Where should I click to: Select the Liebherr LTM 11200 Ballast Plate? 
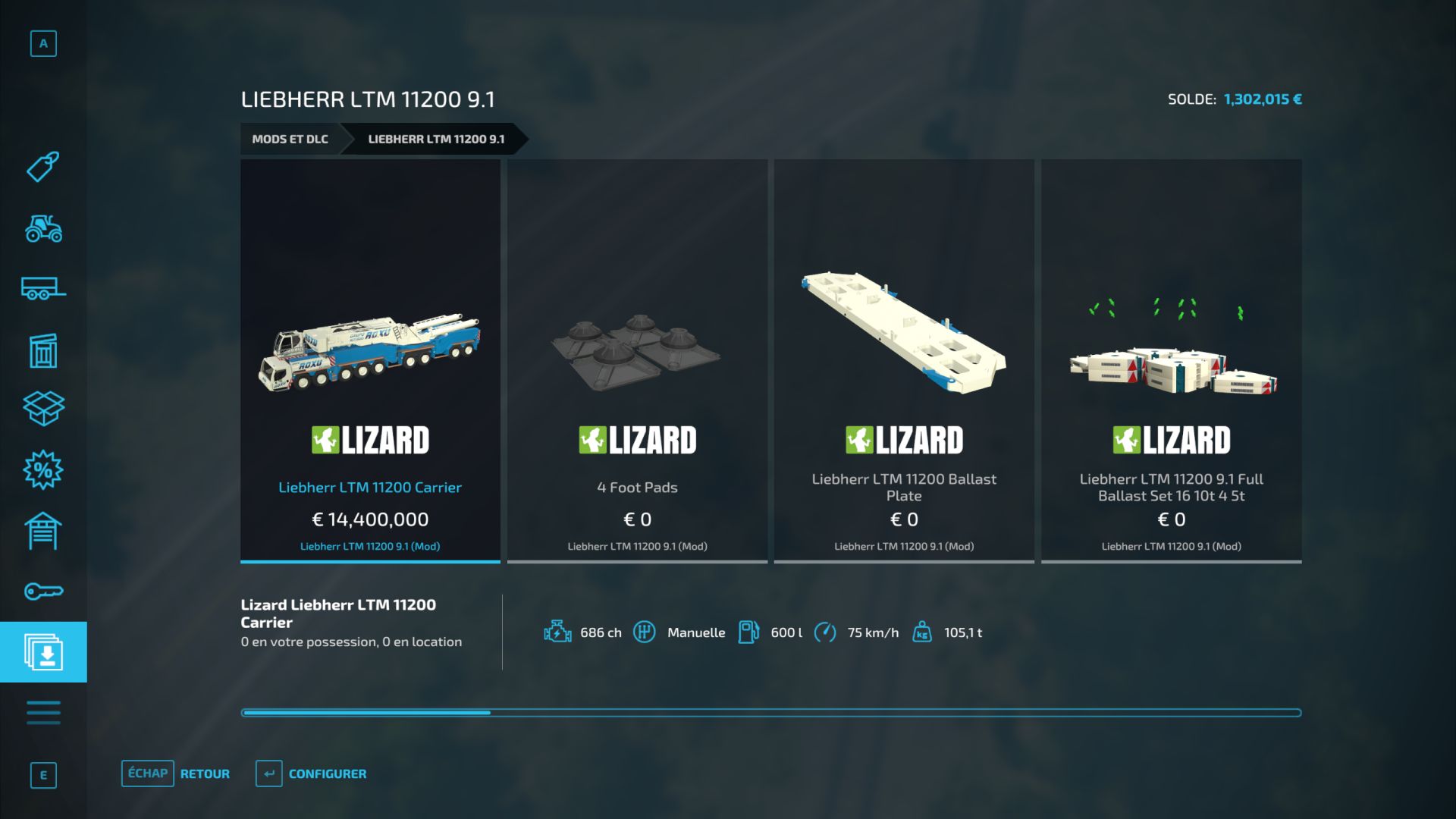904,361
